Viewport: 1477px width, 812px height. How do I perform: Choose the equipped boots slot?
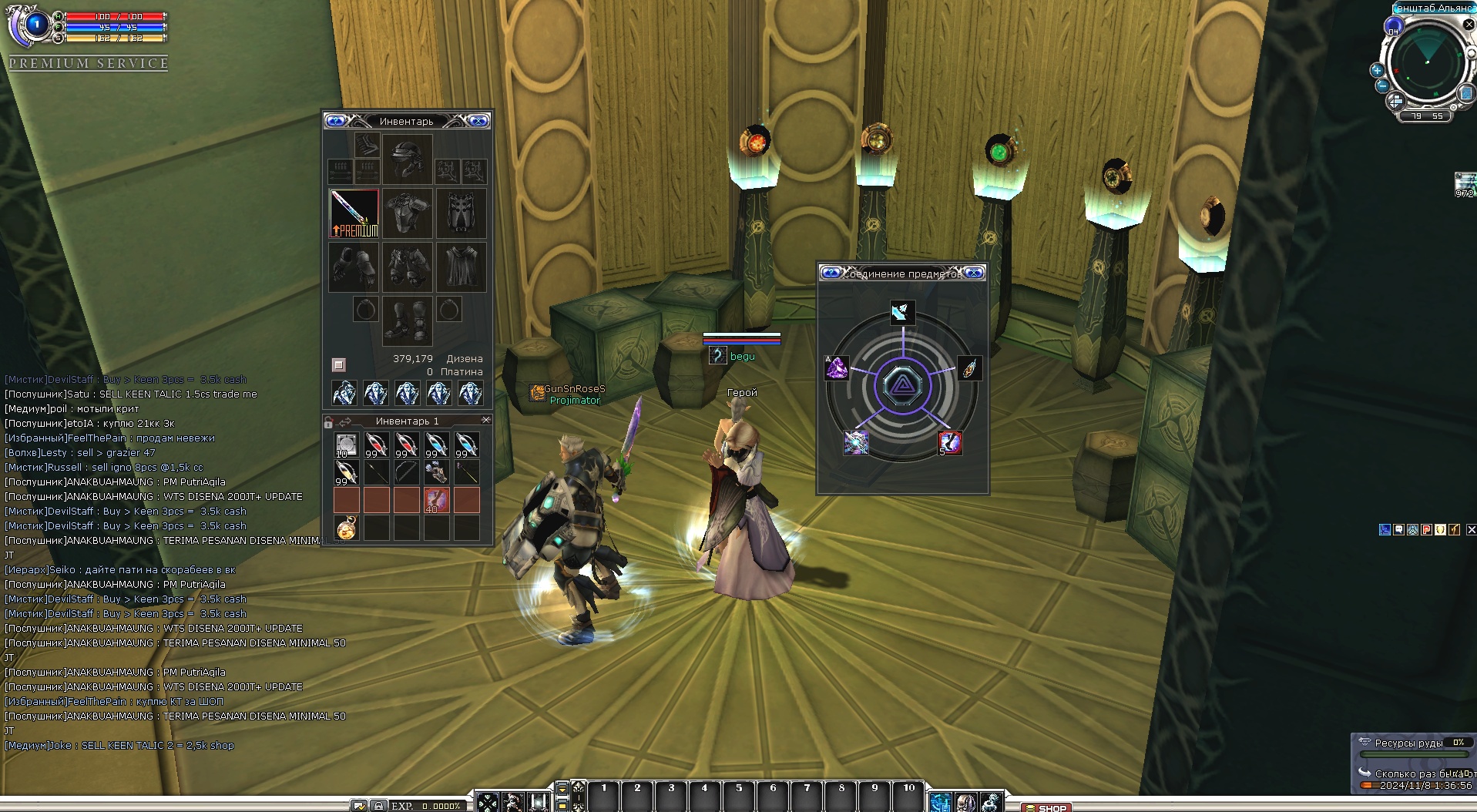(407, 320)
